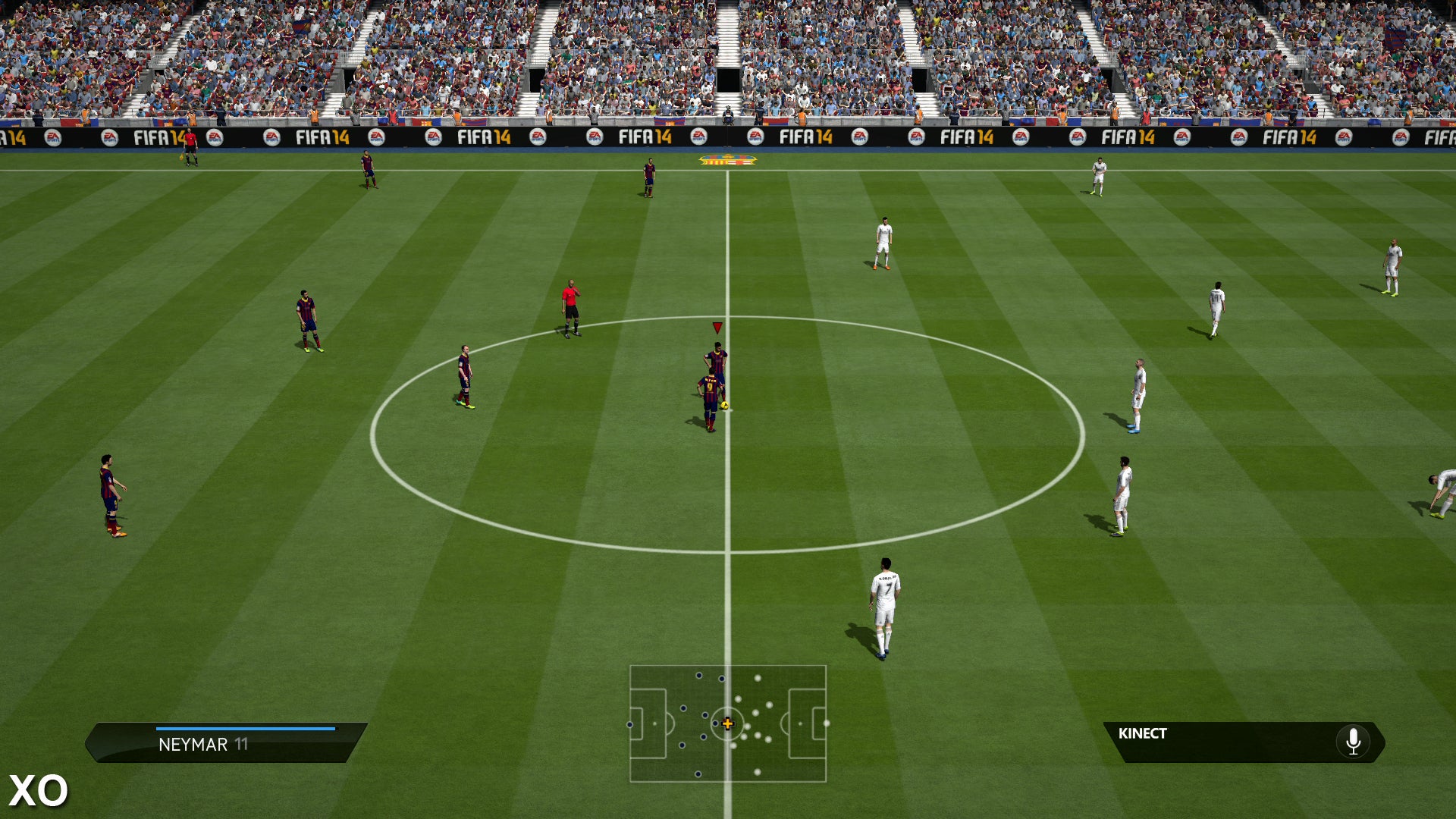Click the Barcelona club crest behind the adboards
This screenshot has width=1456, height=819.
(x=726, y=160)
